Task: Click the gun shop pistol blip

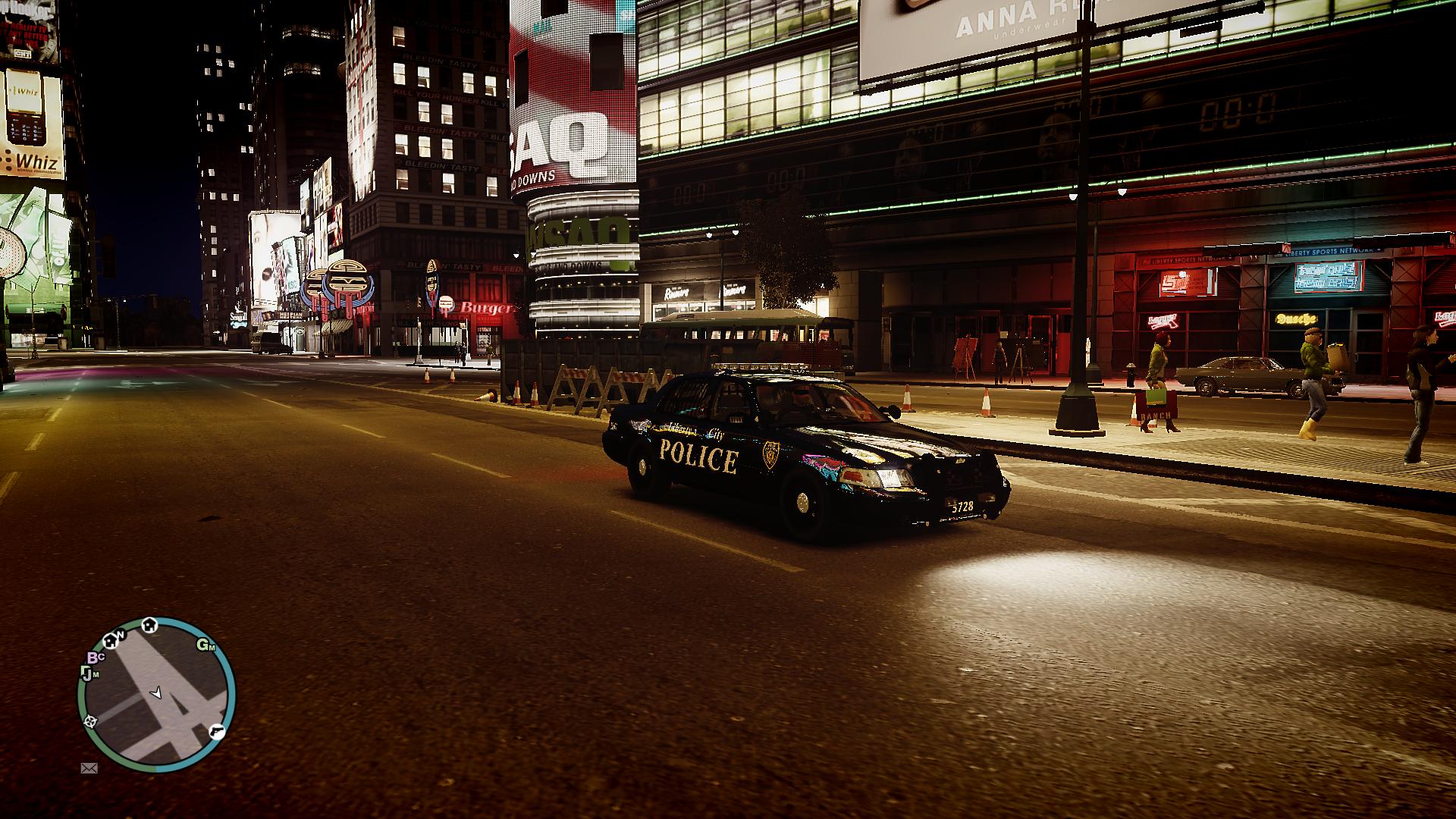Action: tap(216, 730)
